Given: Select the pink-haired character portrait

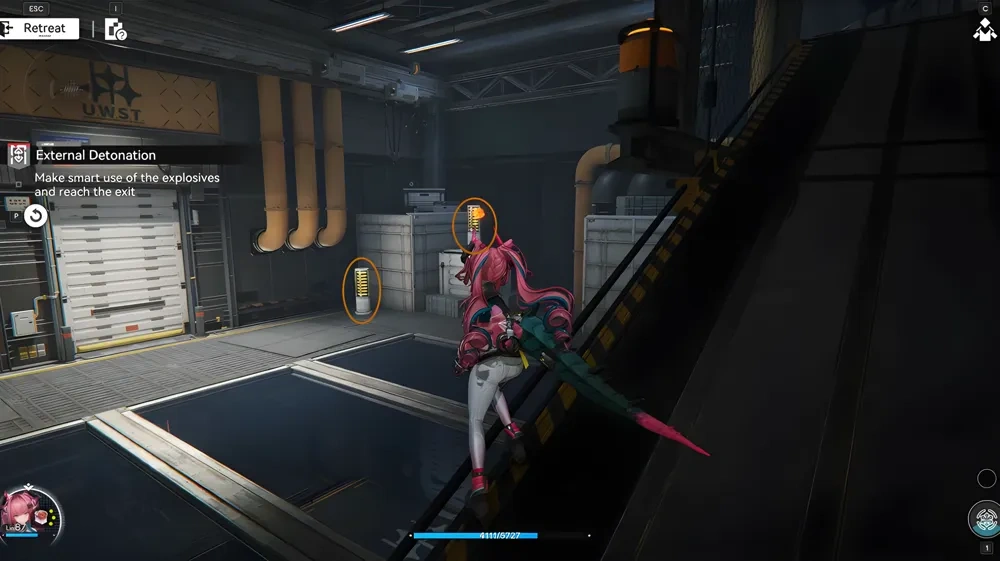Looking at the screenshot, I should click(30, 511).
